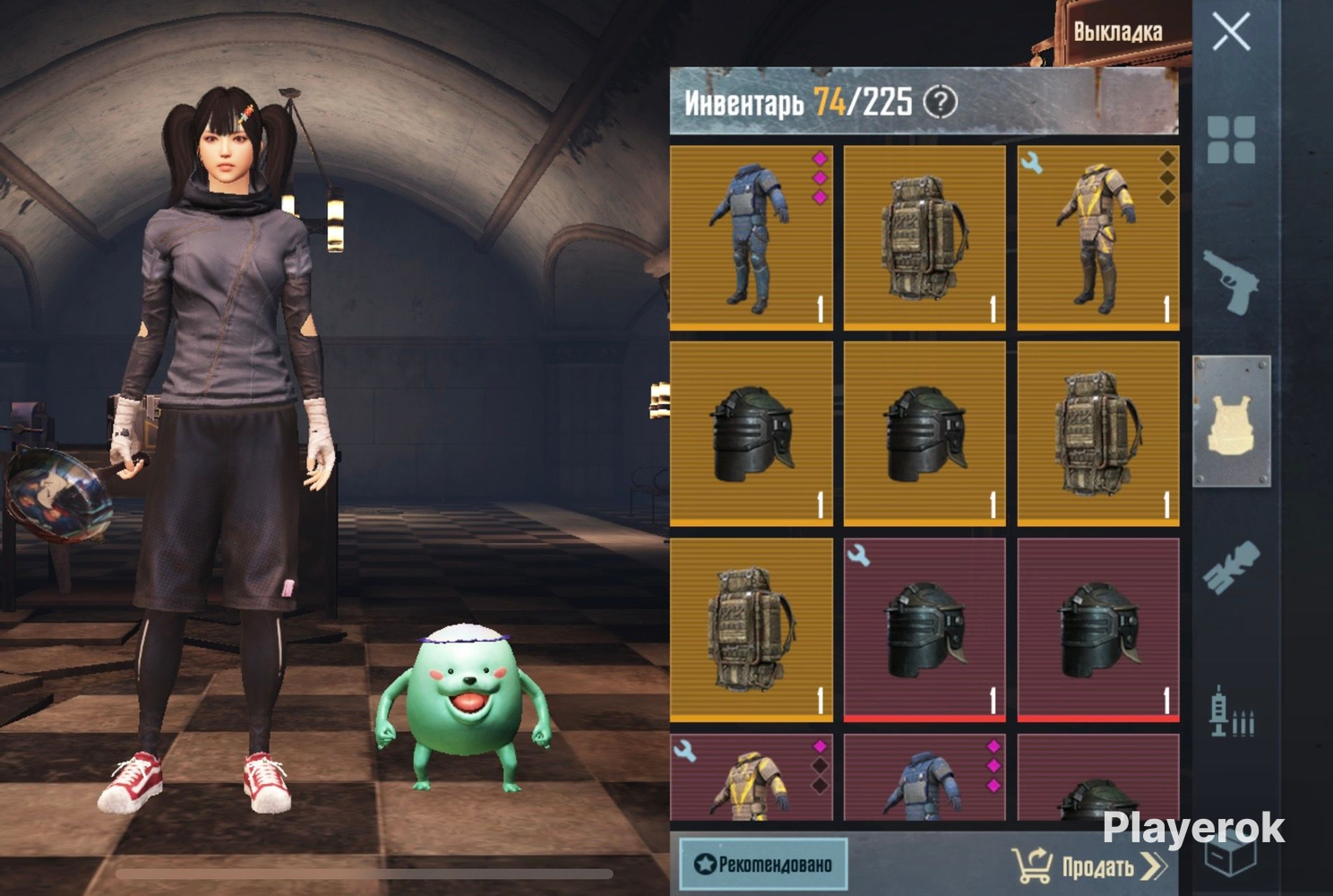This screenshot has height=896, width=1333.
Task: Select the blue armor on red background
Action: [924, 778]
